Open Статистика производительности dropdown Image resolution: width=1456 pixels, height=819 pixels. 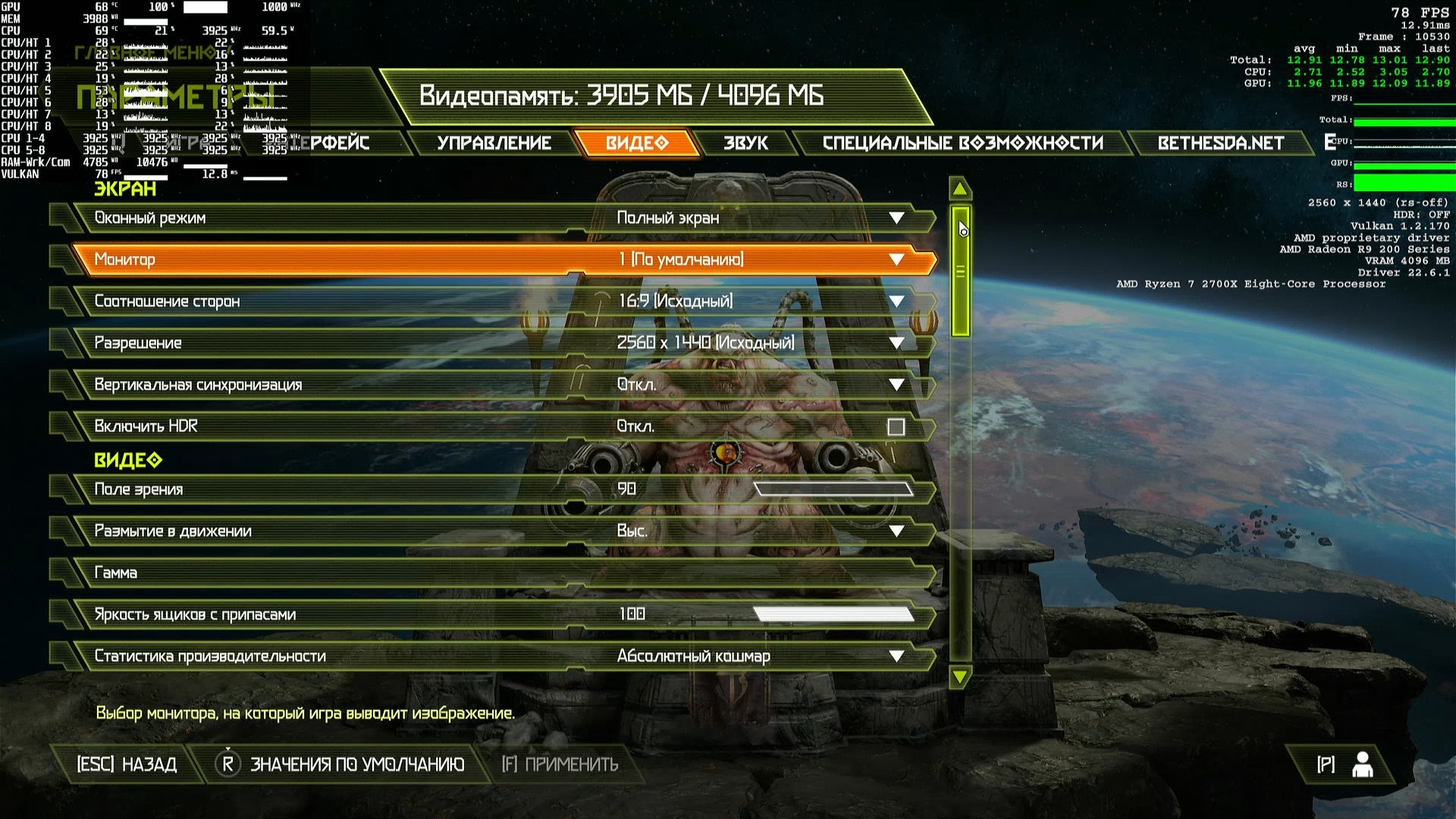(x=896, y=656)
